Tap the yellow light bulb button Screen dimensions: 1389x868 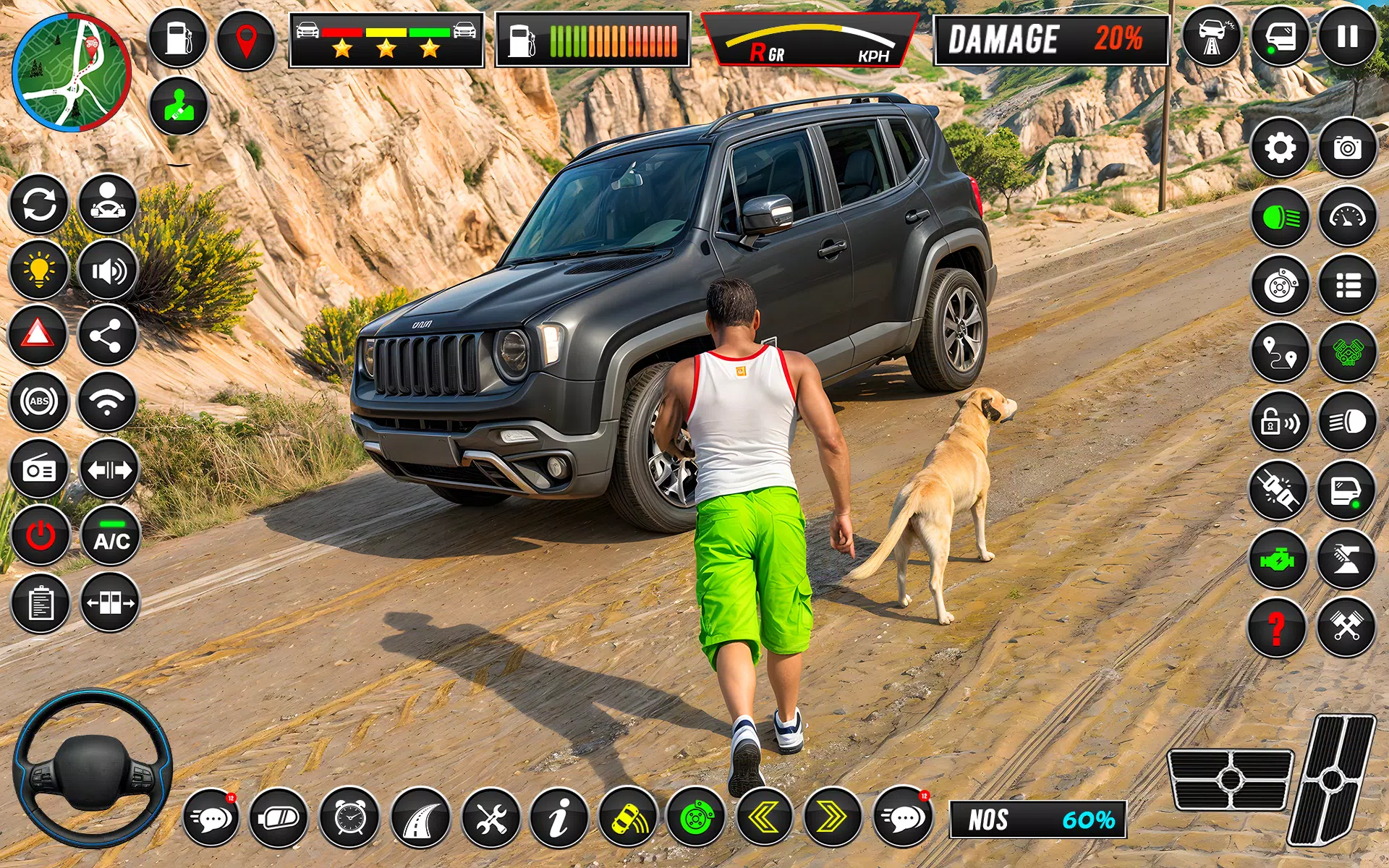click(x=38, y=270)
